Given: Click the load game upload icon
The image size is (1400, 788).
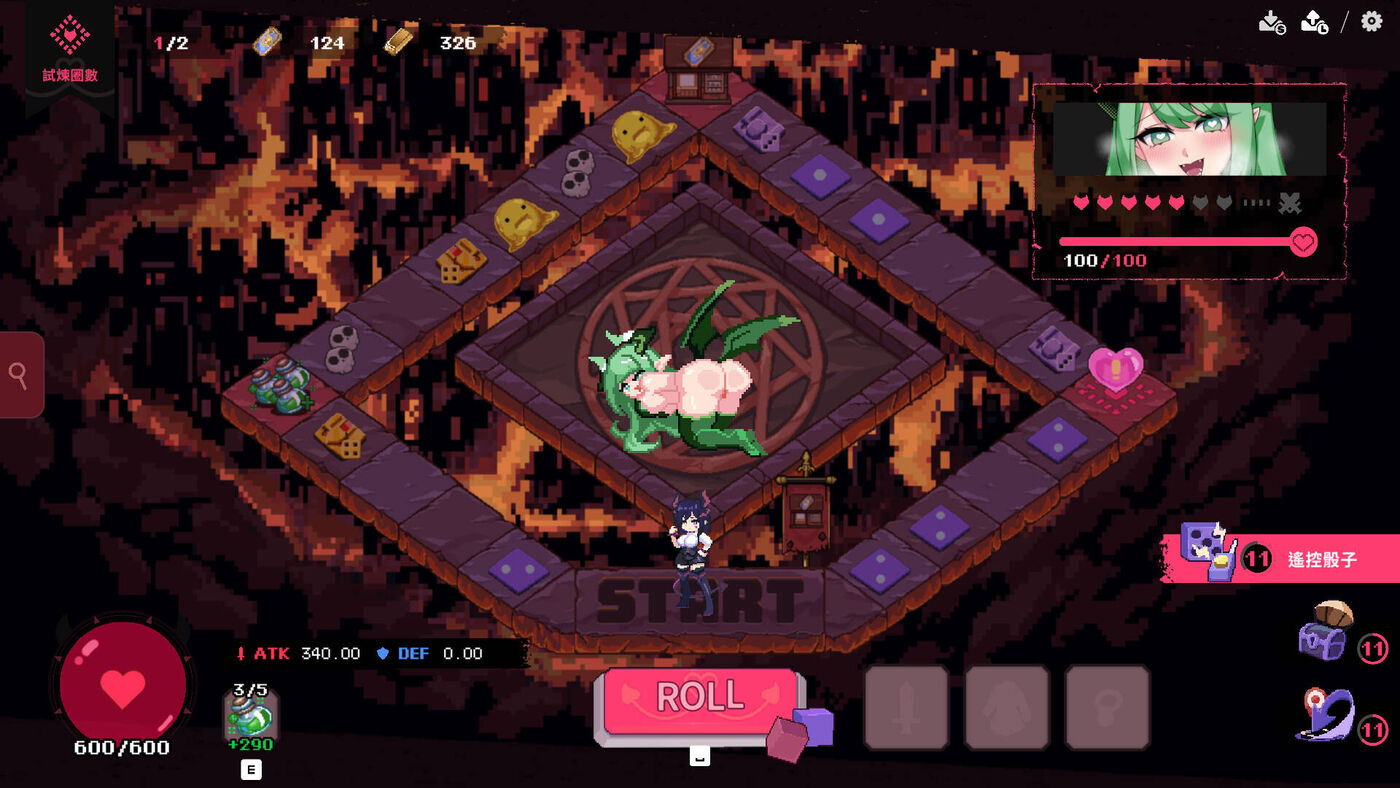Looking at the screenshot, I should [x=1314, y=22].
